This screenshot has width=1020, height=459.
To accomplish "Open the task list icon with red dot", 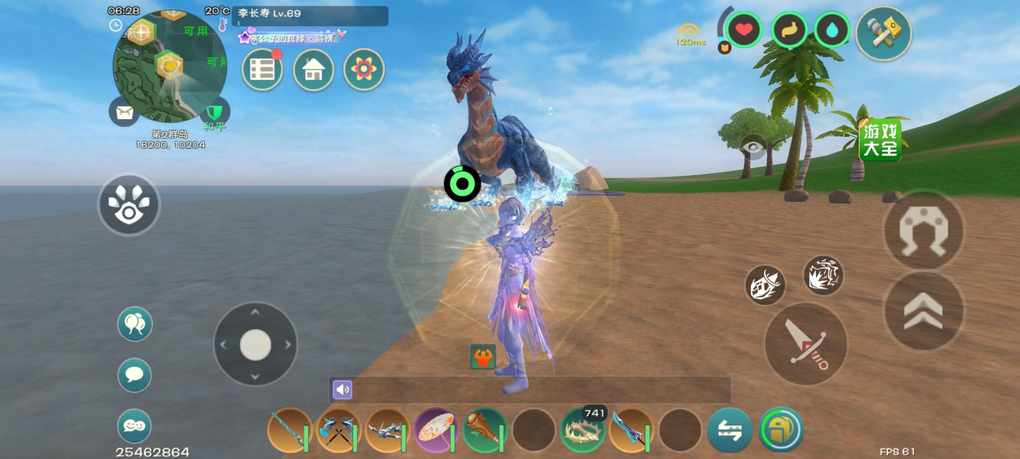I will [x=263, y=70].
